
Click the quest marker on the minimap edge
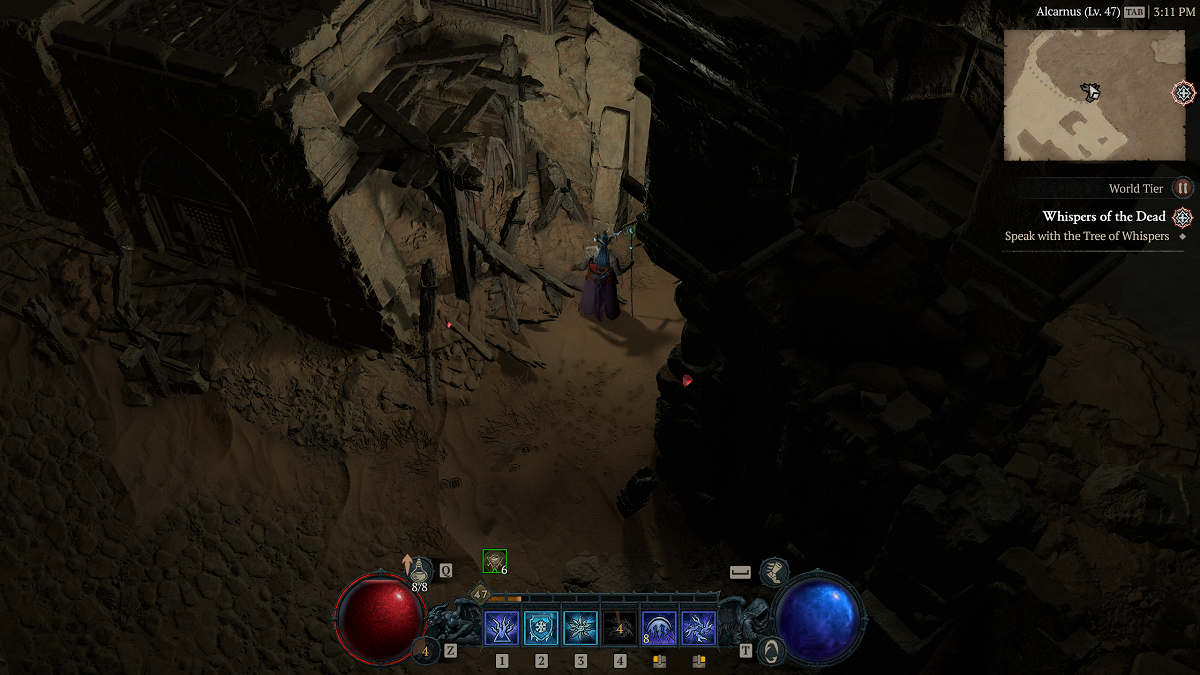pyautogui.click(x=1183, y=93)
